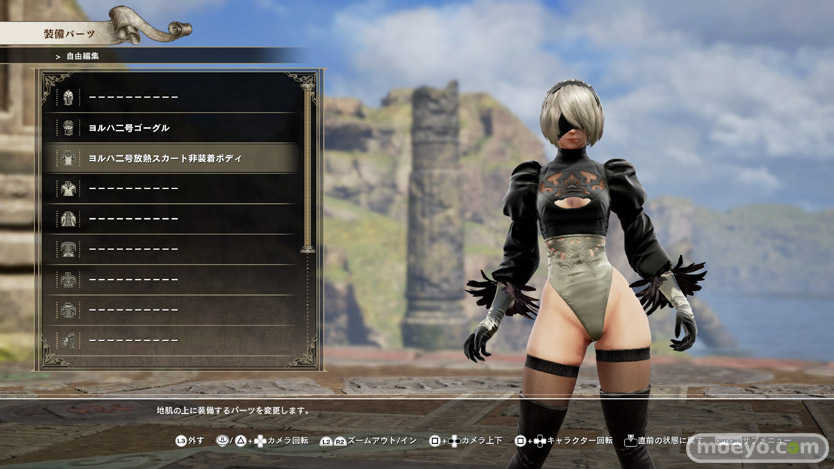The image size is (834, 469).
Task: Open the 自由編集 breadcrumb entry
Action: [84, 55]
